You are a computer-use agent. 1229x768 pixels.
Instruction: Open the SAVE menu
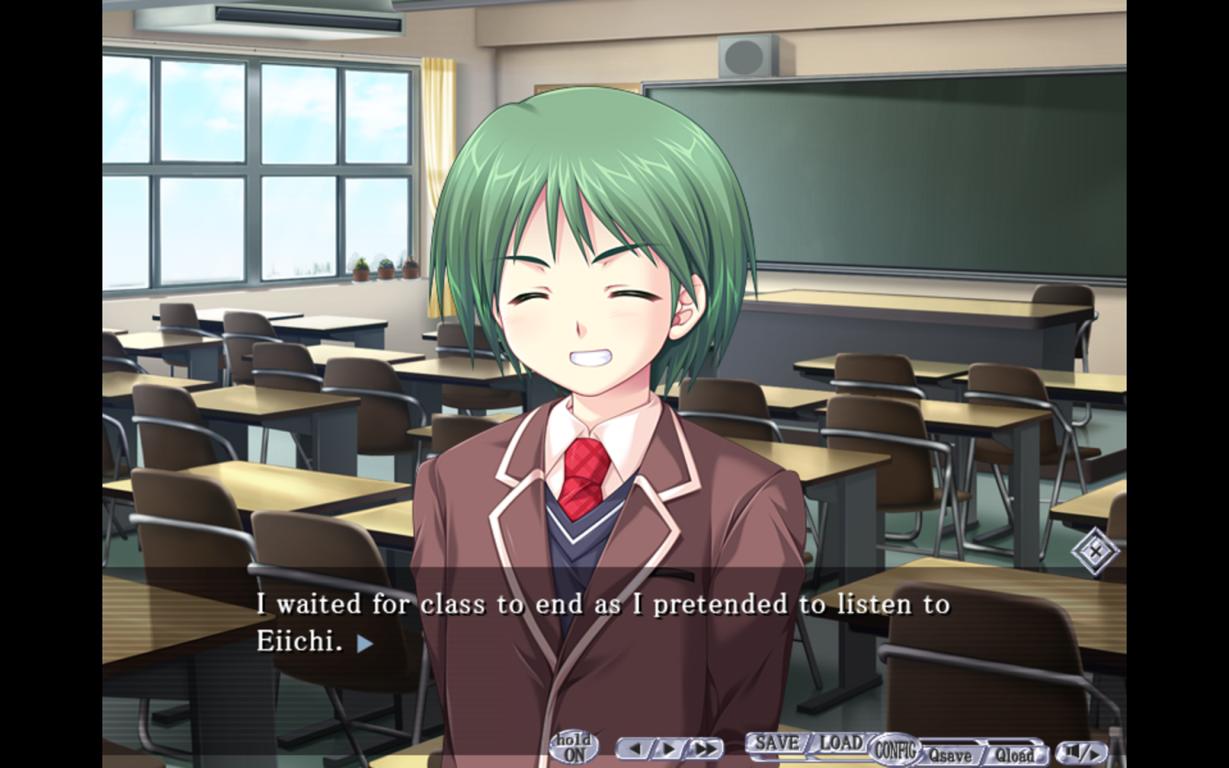point(776,744)
